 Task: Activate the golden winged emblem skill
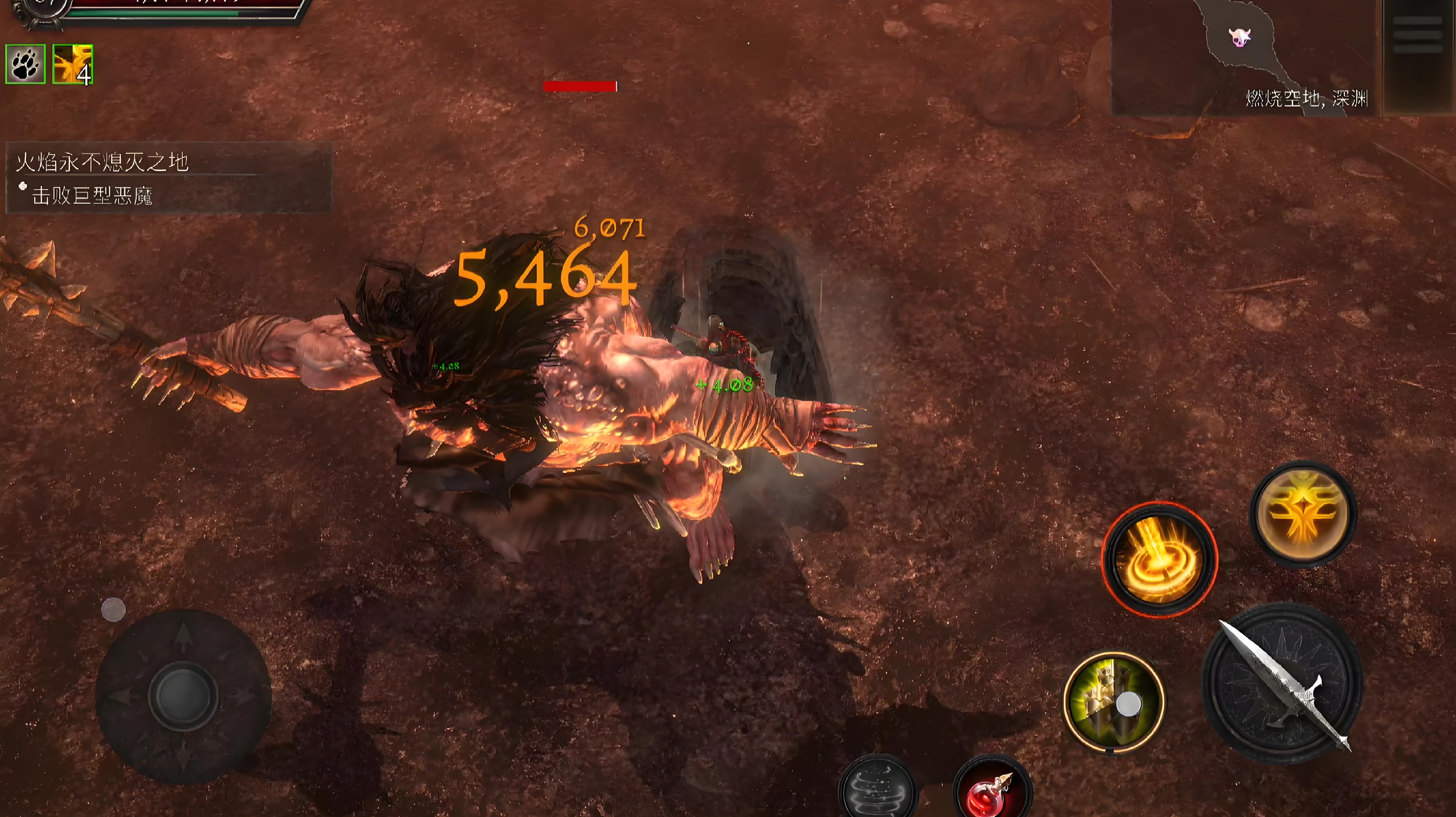[1302, 513]
